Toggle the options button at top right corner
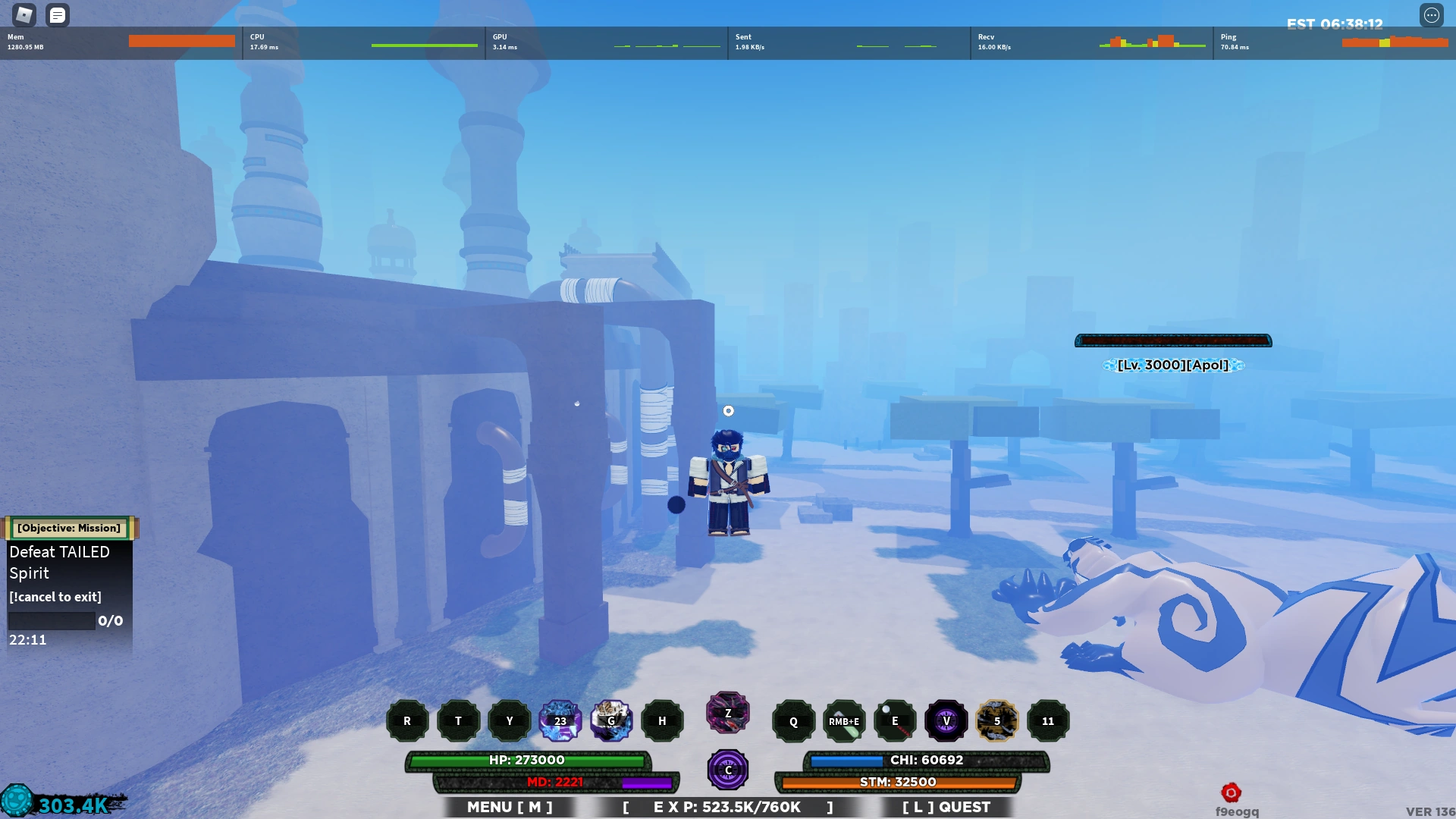Screen dimensions: 1456x819 coord(1431,16)
